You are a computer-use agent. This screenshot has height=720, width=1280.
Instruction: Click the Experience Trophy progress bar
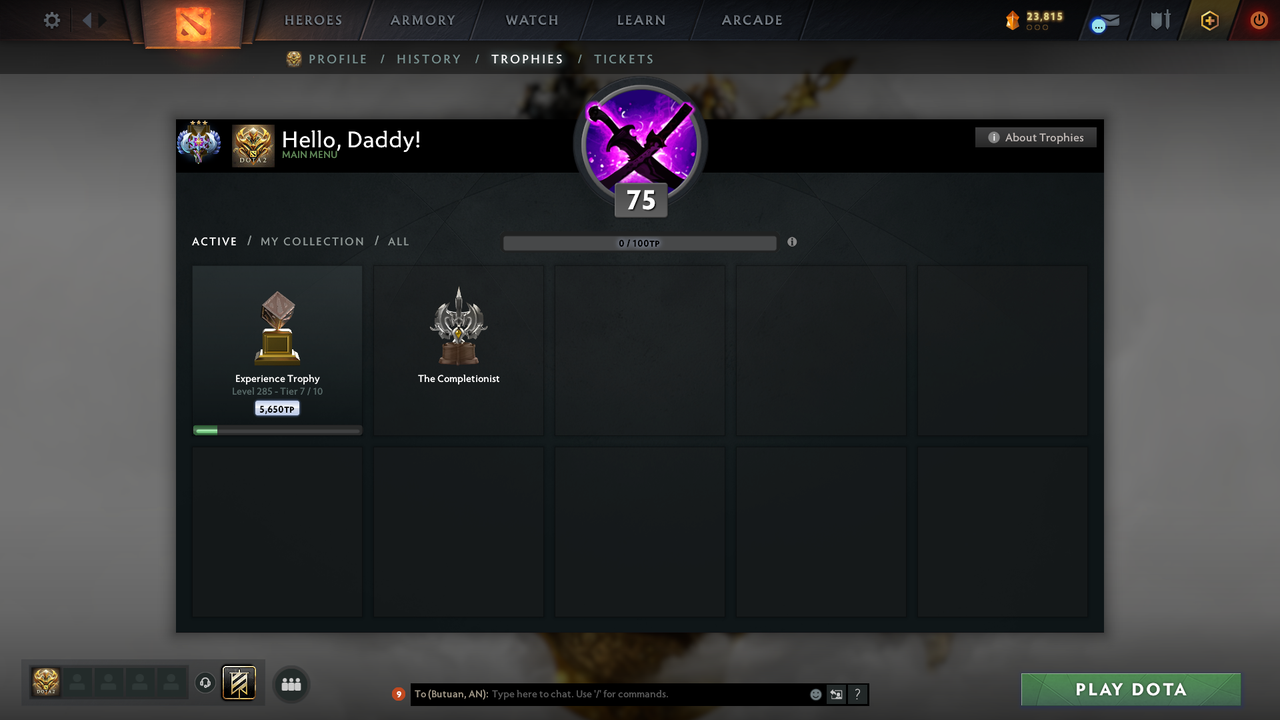[276, 430]
